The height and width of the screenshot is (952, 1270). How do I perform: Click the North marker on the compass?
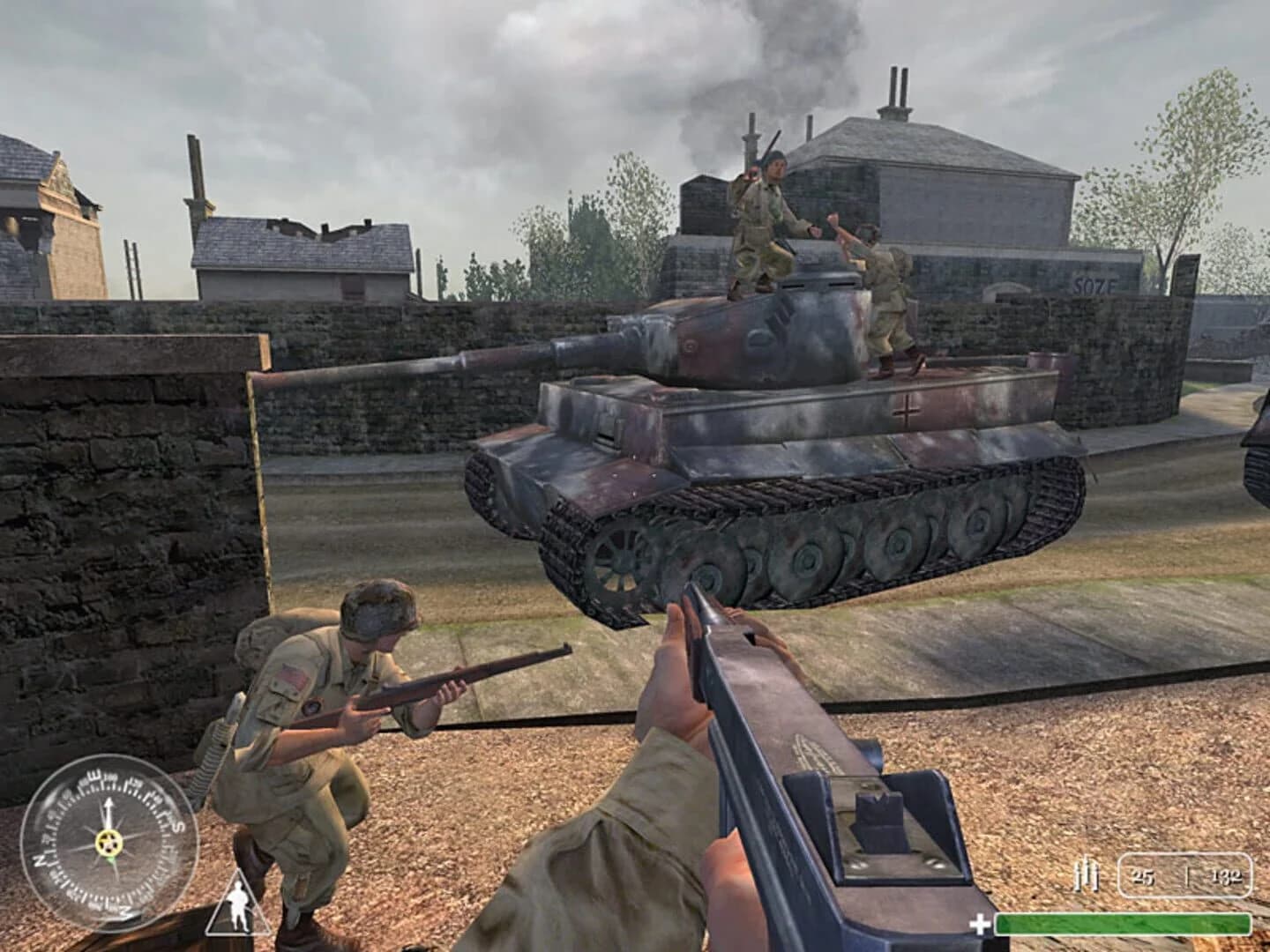[x=41, y=861]
